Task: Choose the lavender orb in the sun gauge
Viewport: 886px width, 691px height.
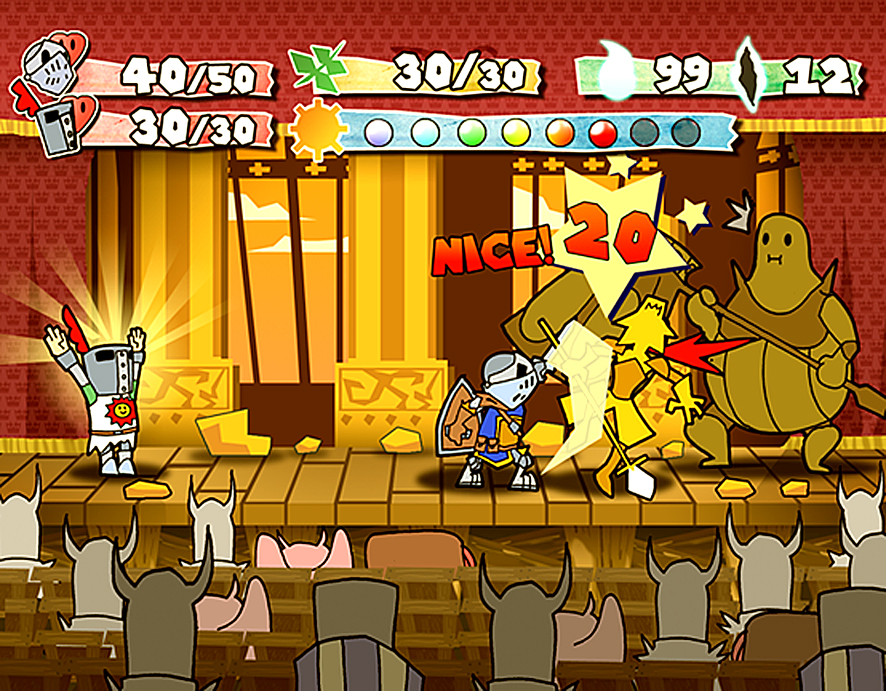Action: (x=378, y=131)
